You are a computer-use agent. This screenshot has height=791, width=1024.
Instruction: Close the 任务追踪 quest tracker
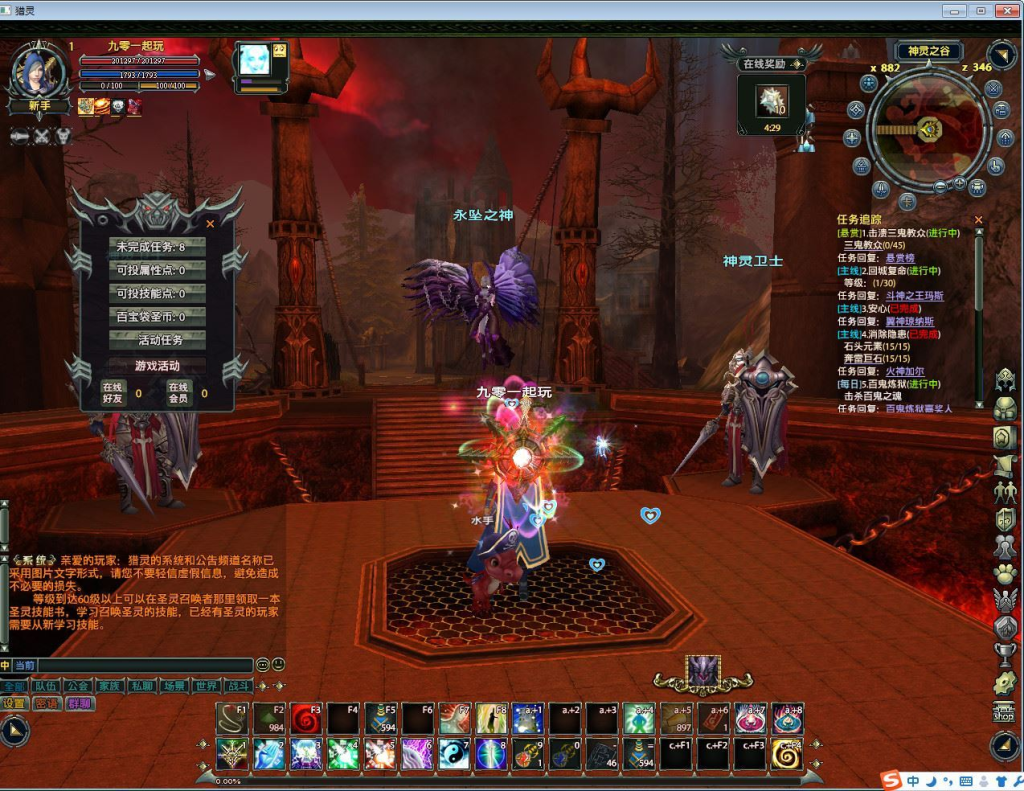point(979,220)
